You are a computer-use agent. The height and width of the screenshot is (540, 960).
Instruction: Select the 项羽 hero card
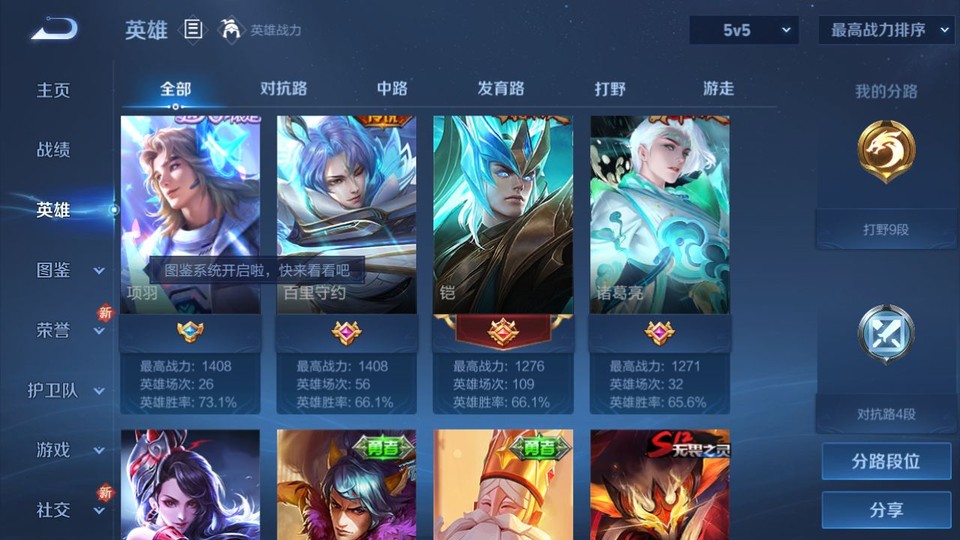(x=190, y=215)
